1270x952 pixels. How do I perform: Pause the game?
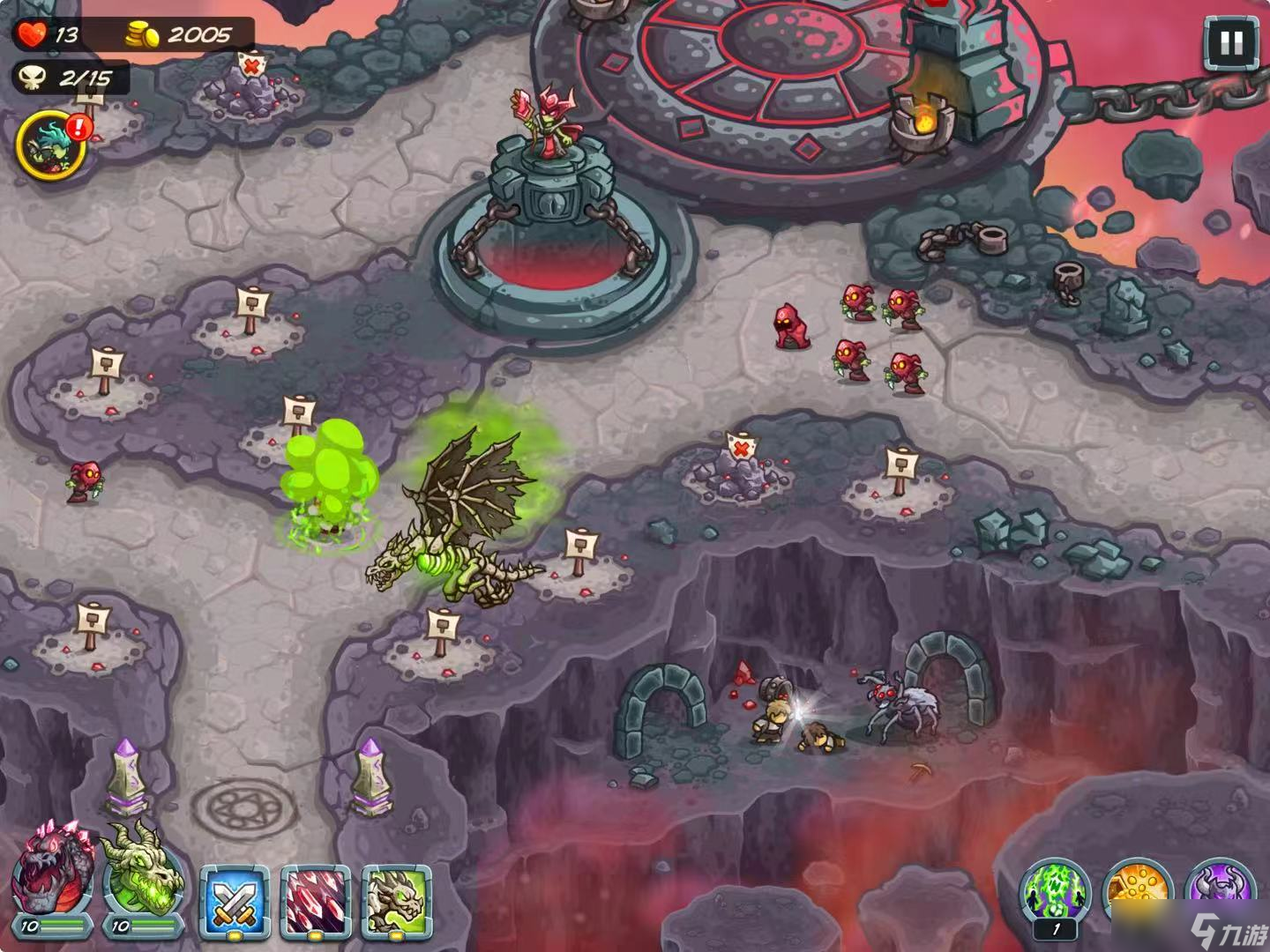[x=1231, y=42]
